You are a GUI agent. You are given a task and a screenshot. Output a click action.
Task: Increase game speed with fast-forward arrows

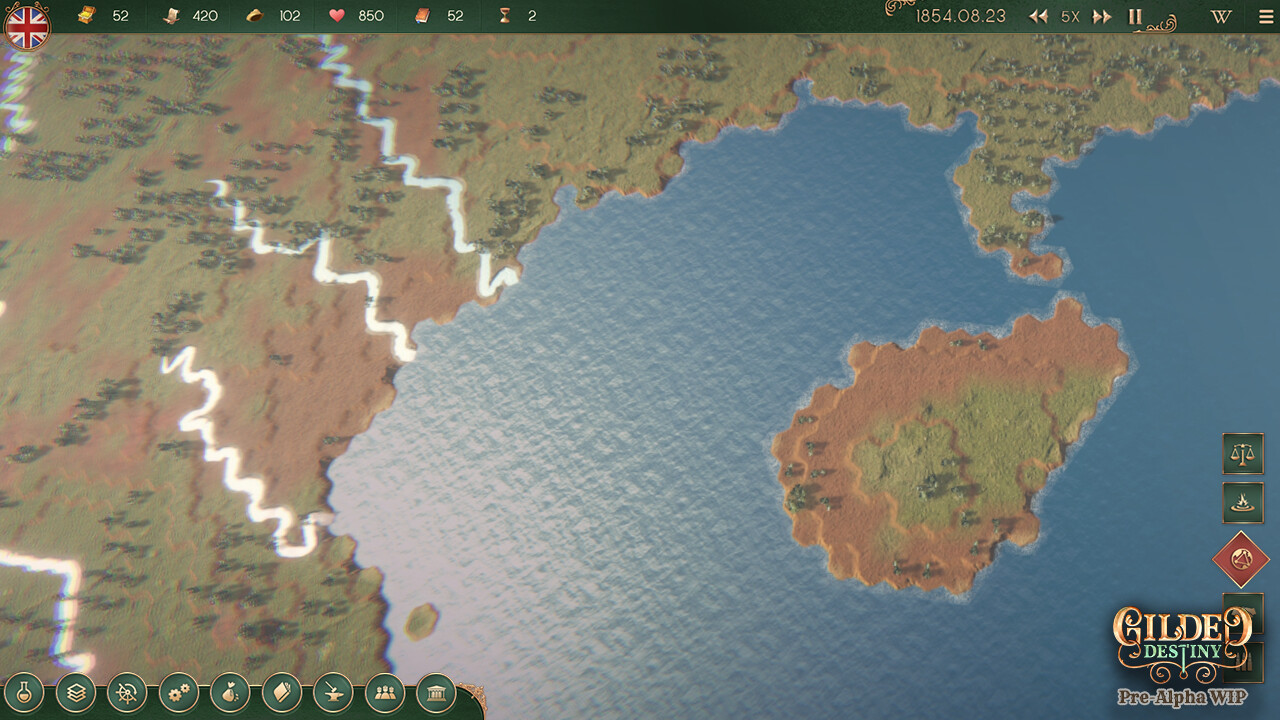pos(1100,16)
